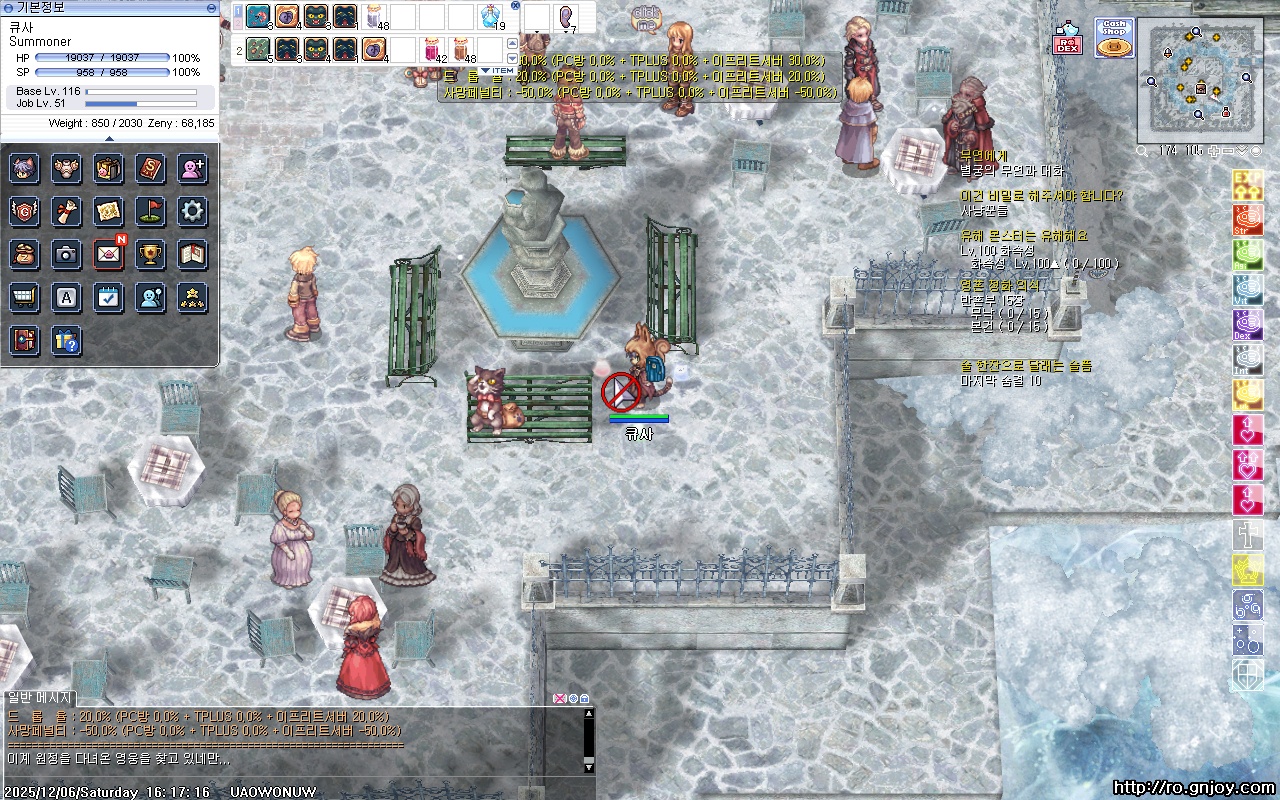
Task: Open the red skill book icon
Action: [151, 168]
